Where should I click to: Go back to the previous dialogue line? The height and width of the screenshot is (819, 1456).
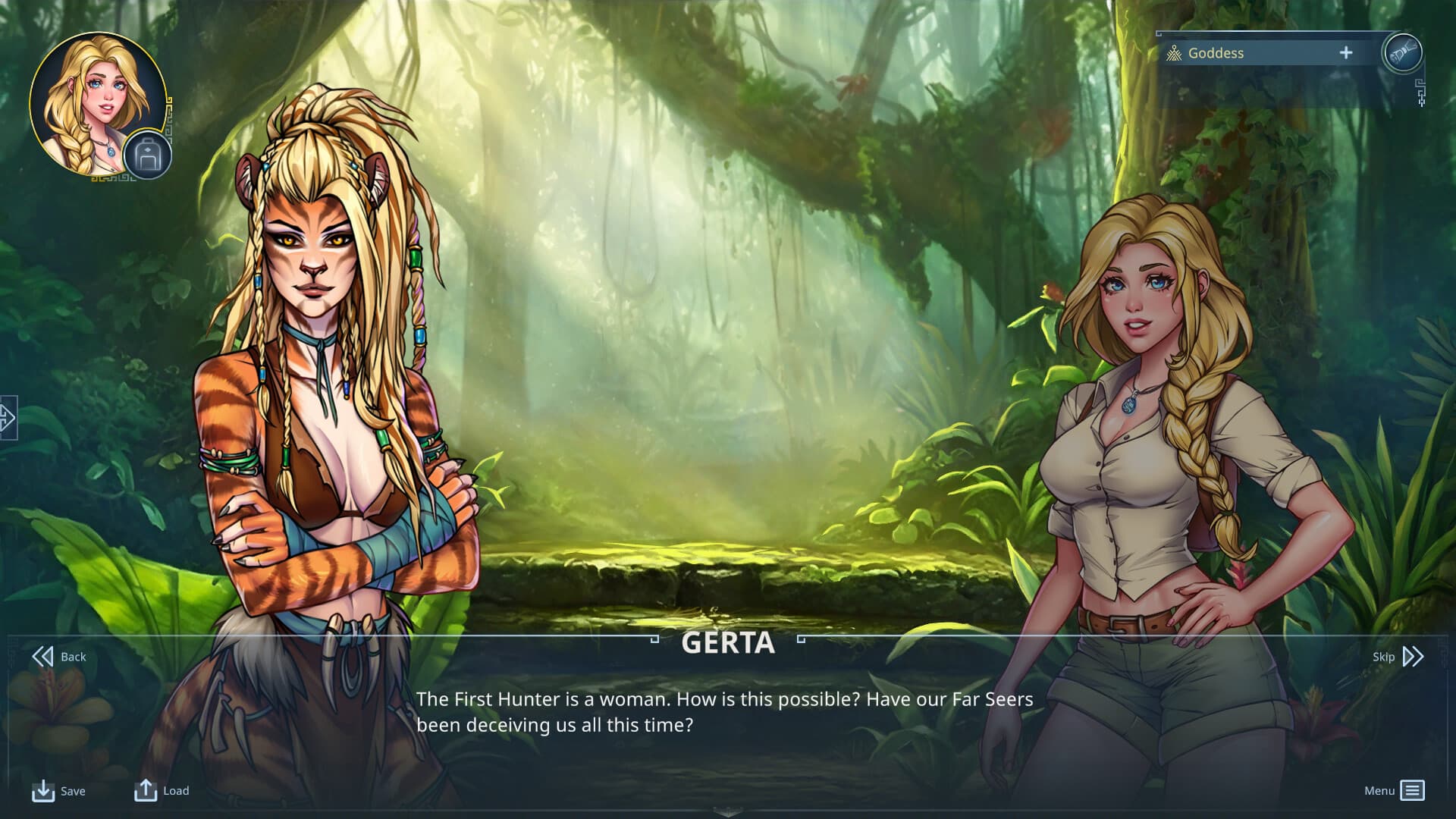58,657
